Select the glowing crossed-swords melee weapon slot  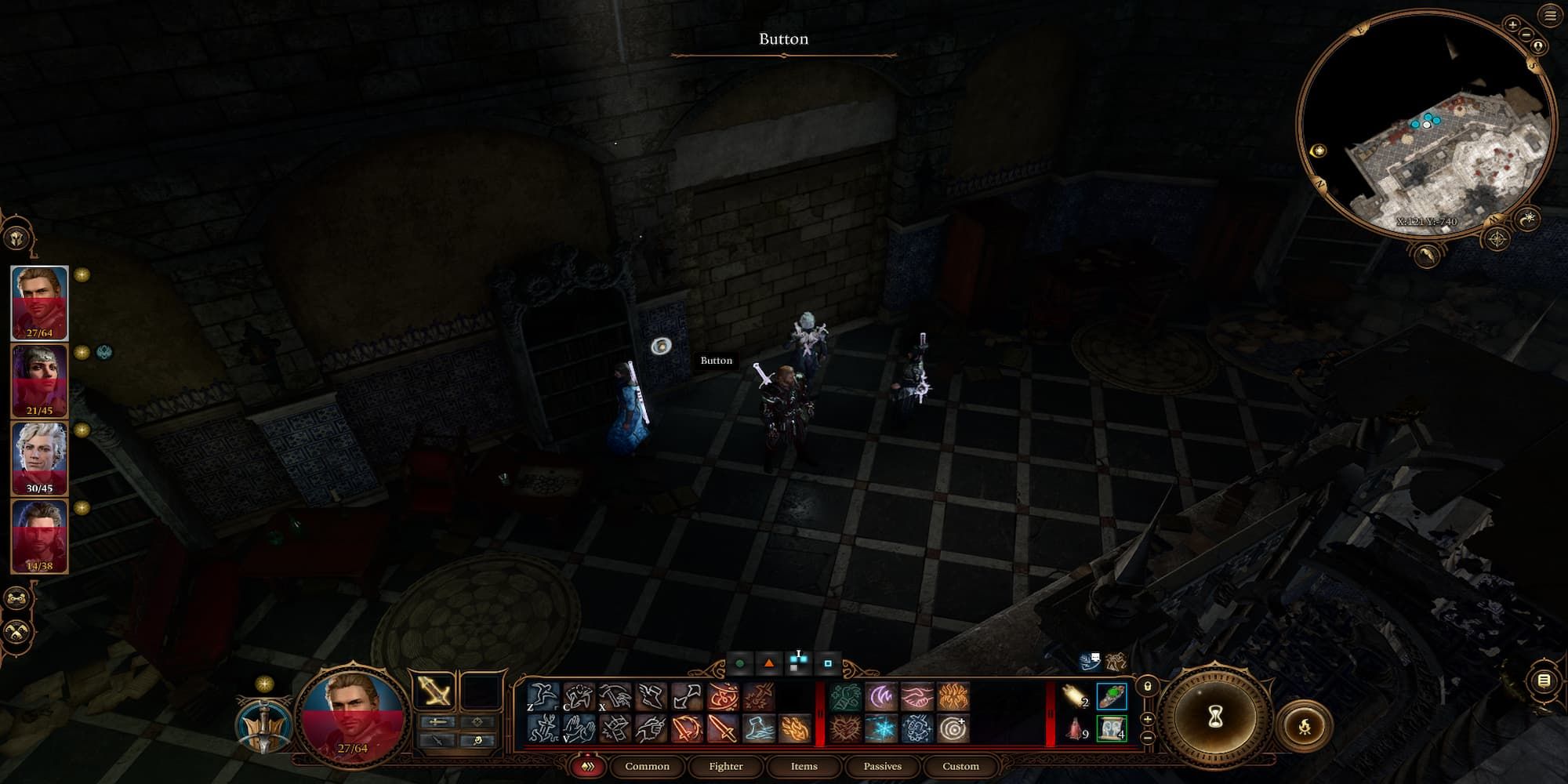click(x=434, y=691)
